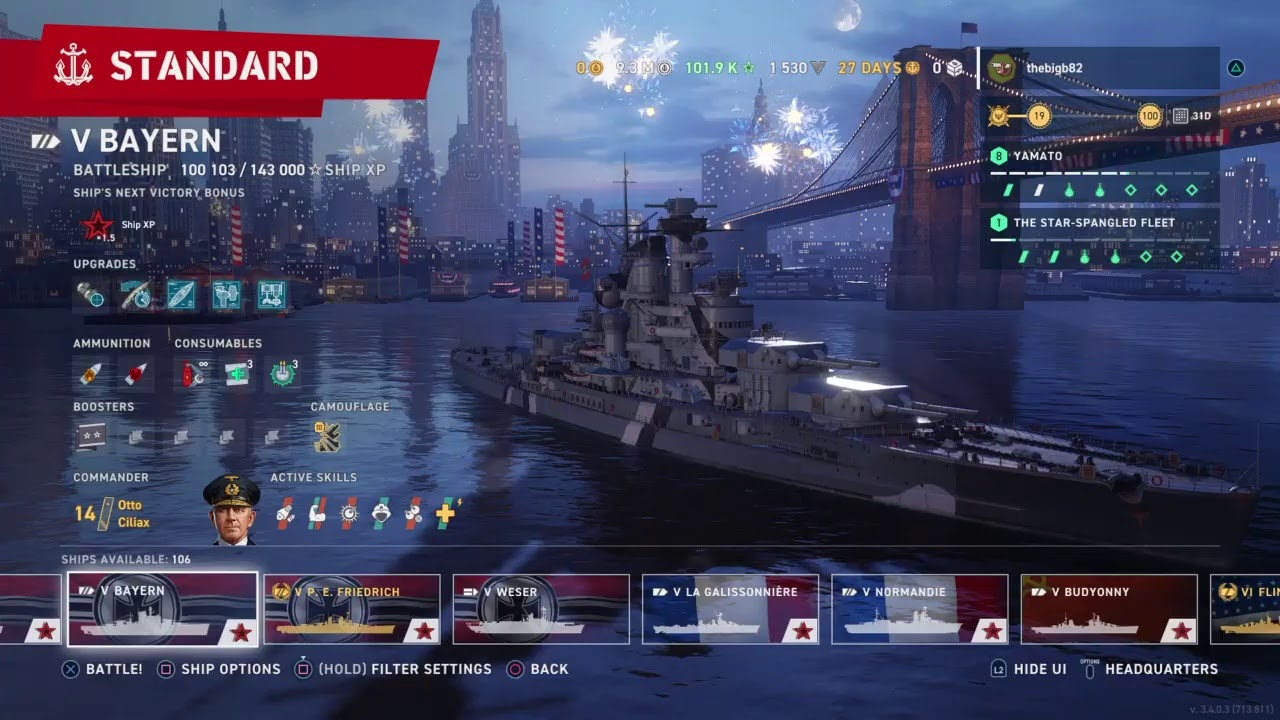Pick the V La Galissonnière ship card
The width and height of the screenshot is (1280, 720).
(730, 609)
